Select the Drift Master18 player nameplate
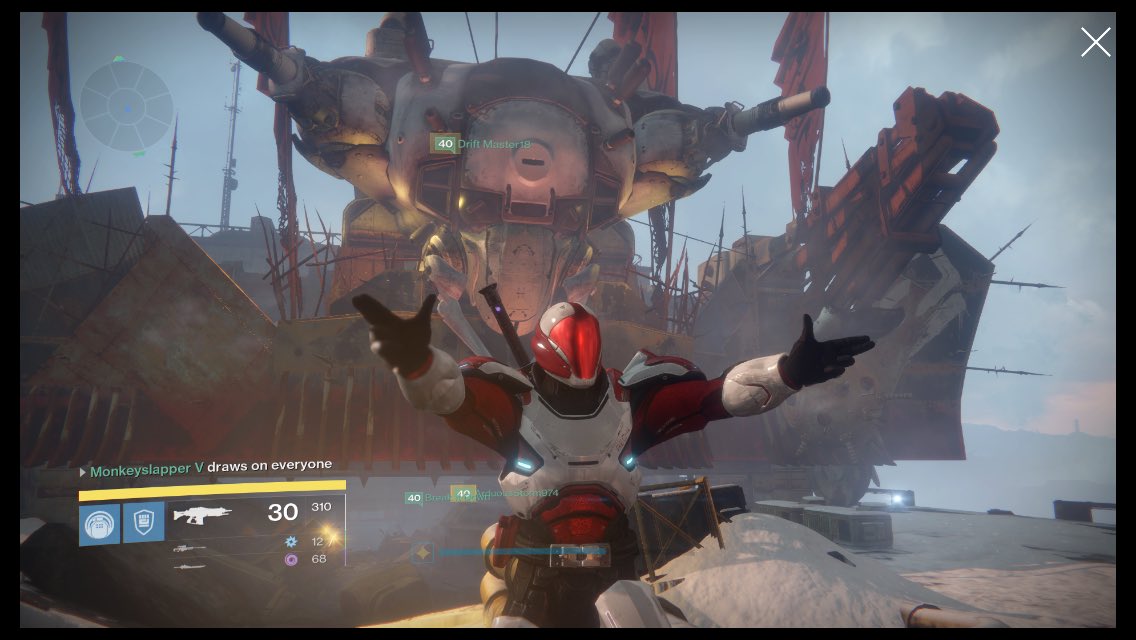 (x=480, y=144)
